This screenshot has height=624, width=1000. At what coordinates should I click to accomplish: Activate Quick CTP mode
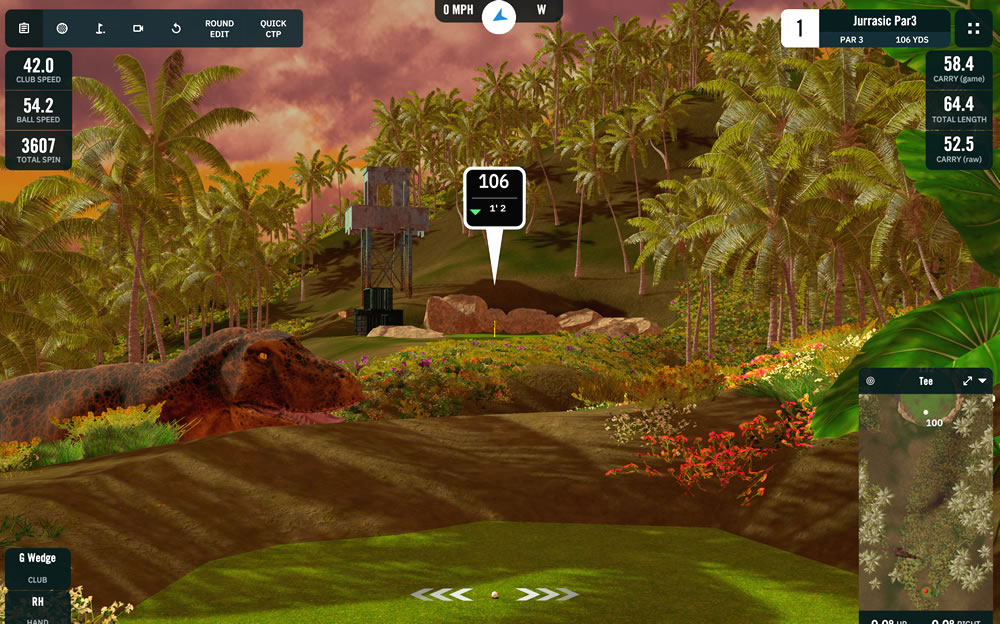pyautogui.click(x=273, y=29)
